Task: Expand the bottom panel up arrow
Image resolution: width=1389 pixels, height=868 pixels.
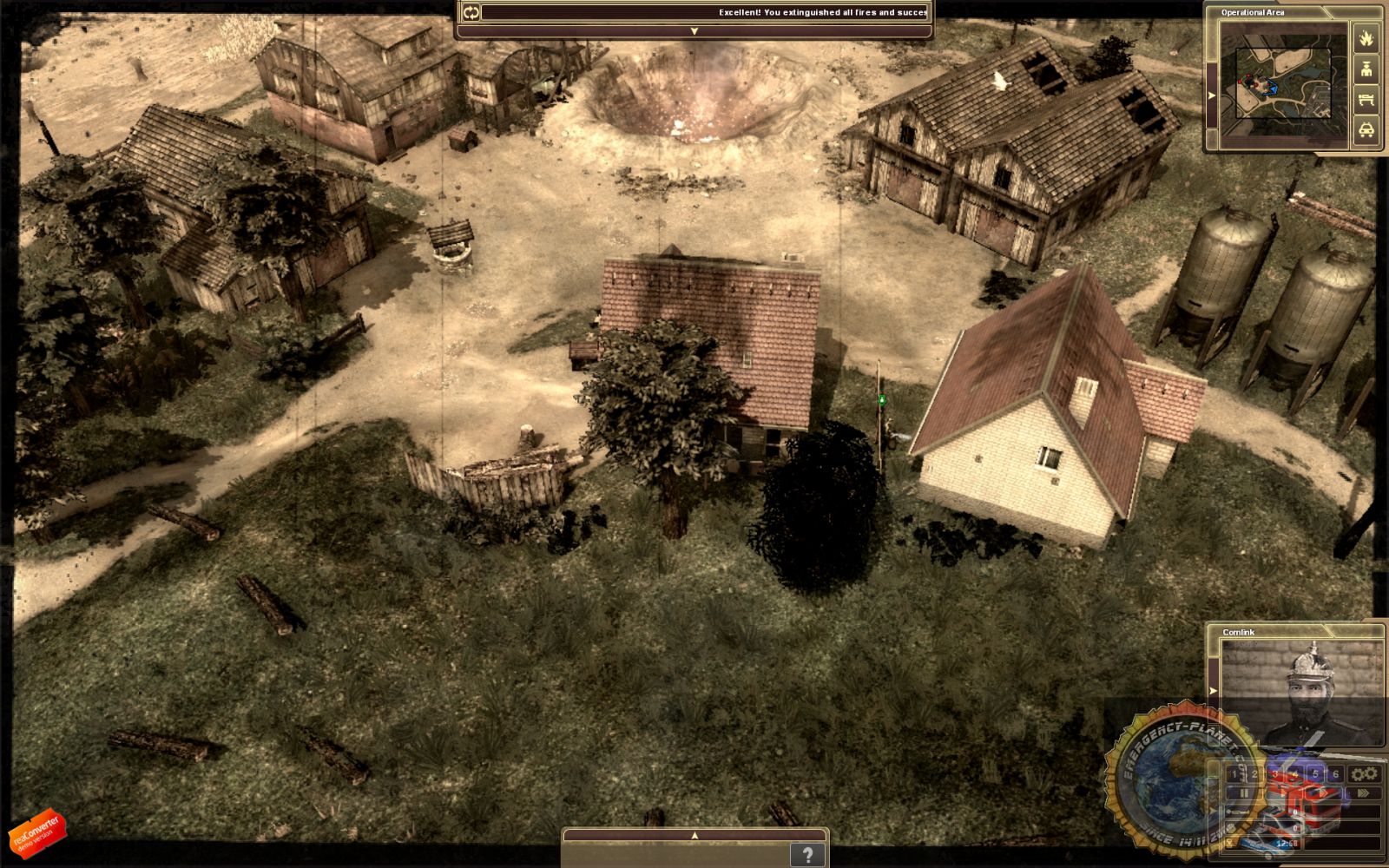Action: [694, 835]
